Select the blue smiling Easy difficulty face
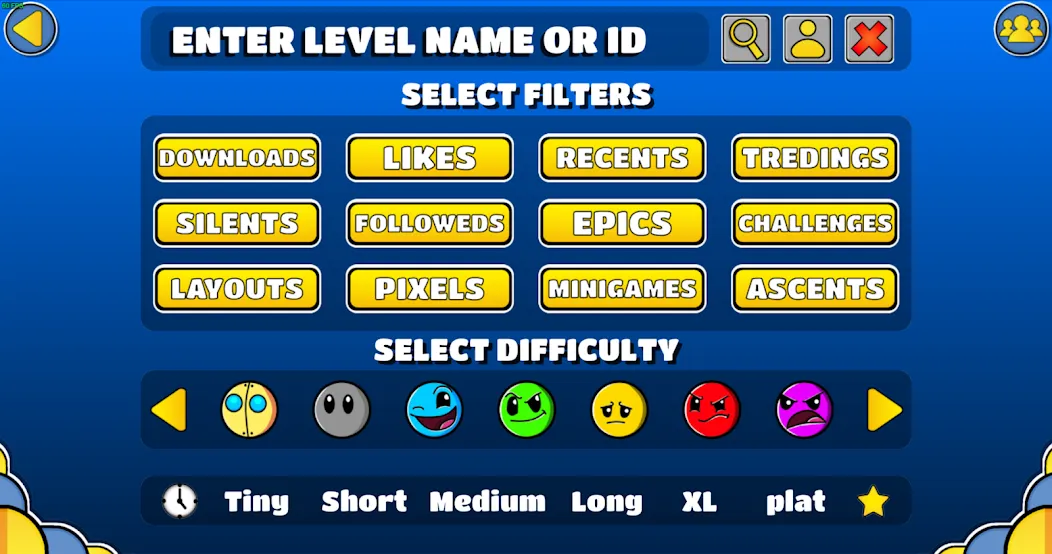The width and height of the screenshot is (1052, 554). coord(434,410)
